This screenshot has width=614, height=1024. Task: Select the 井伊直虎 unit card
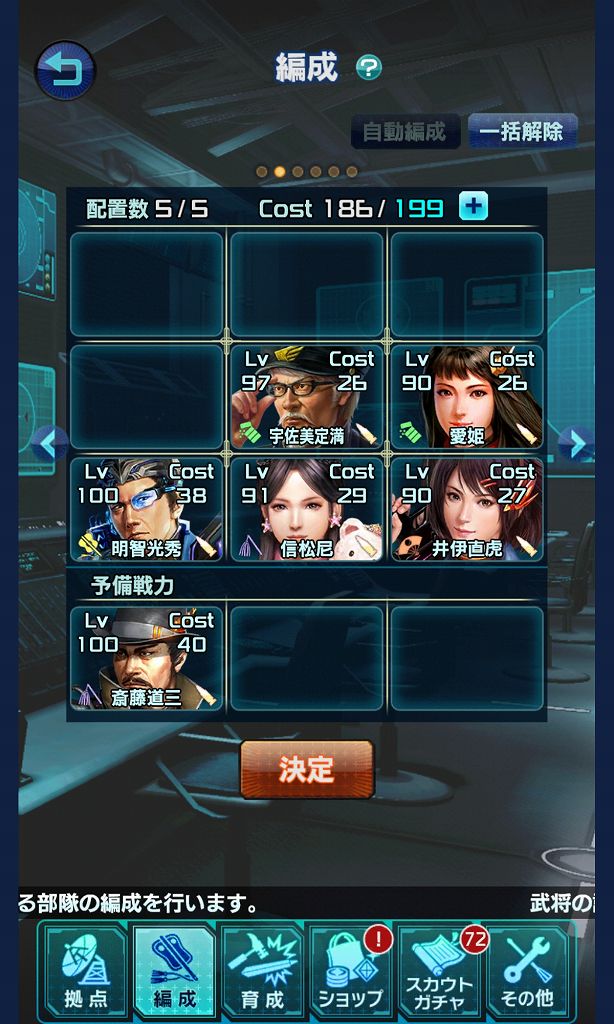point(467,508)
